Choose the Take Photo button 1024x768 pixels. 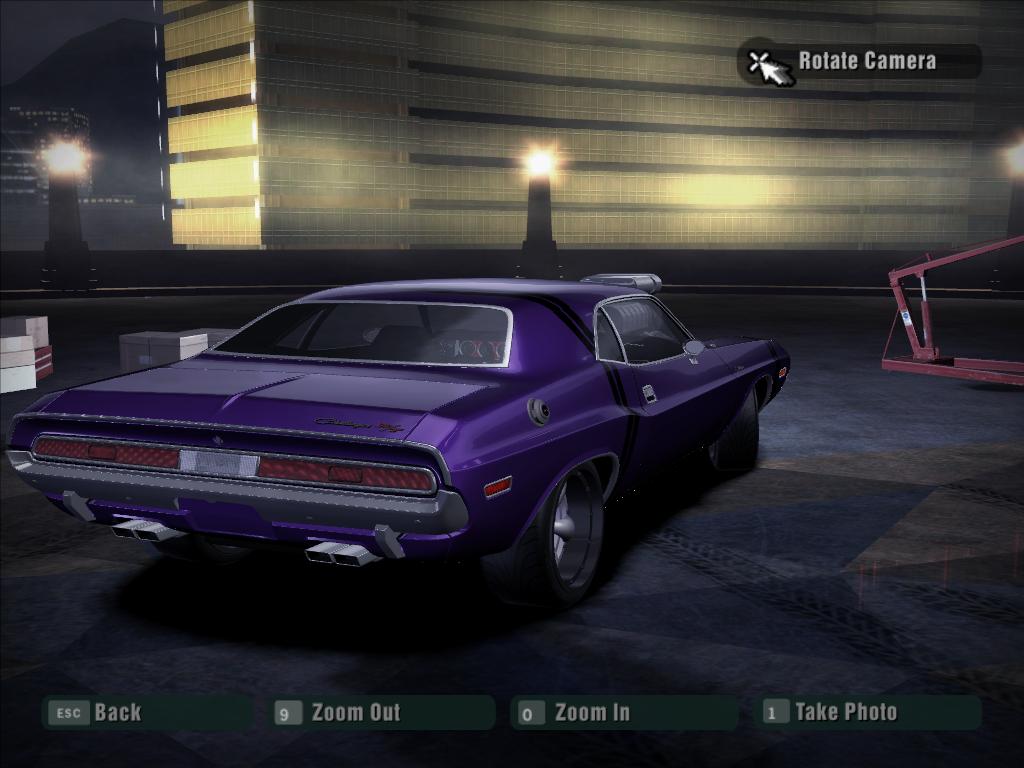point(845,712)
